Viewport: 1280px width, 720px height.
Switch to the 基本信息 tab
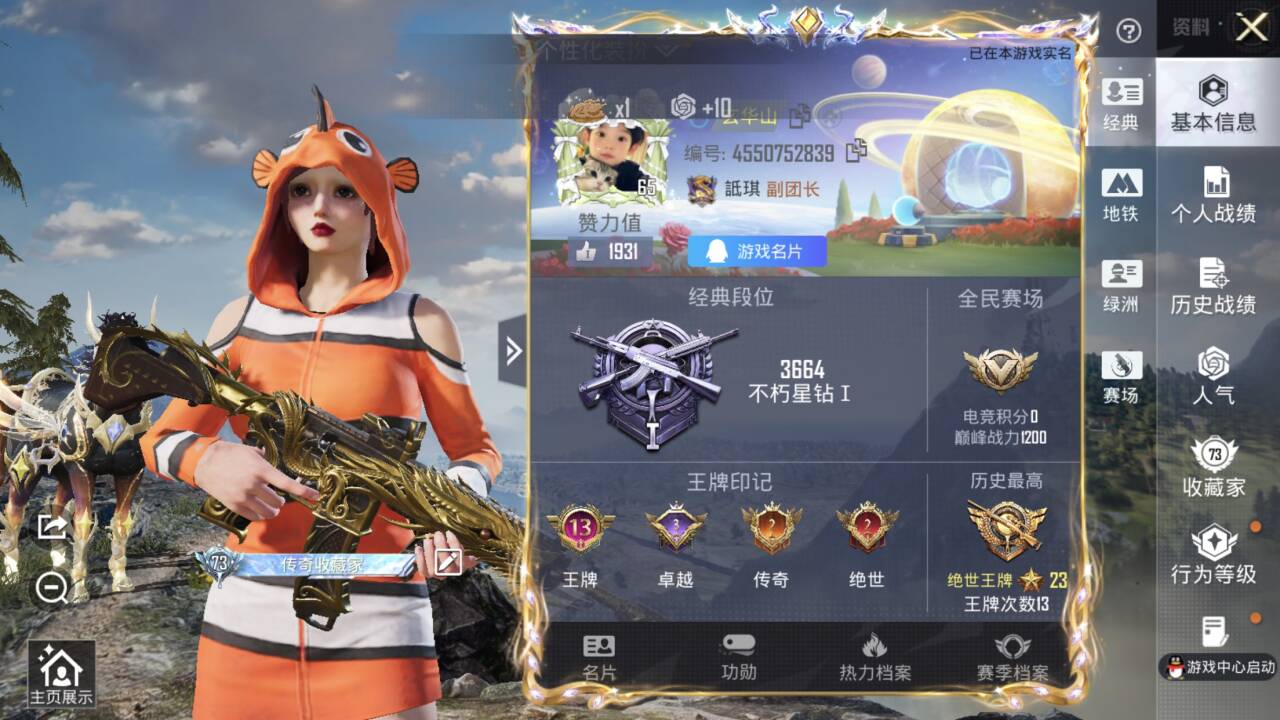[1213, 104]
